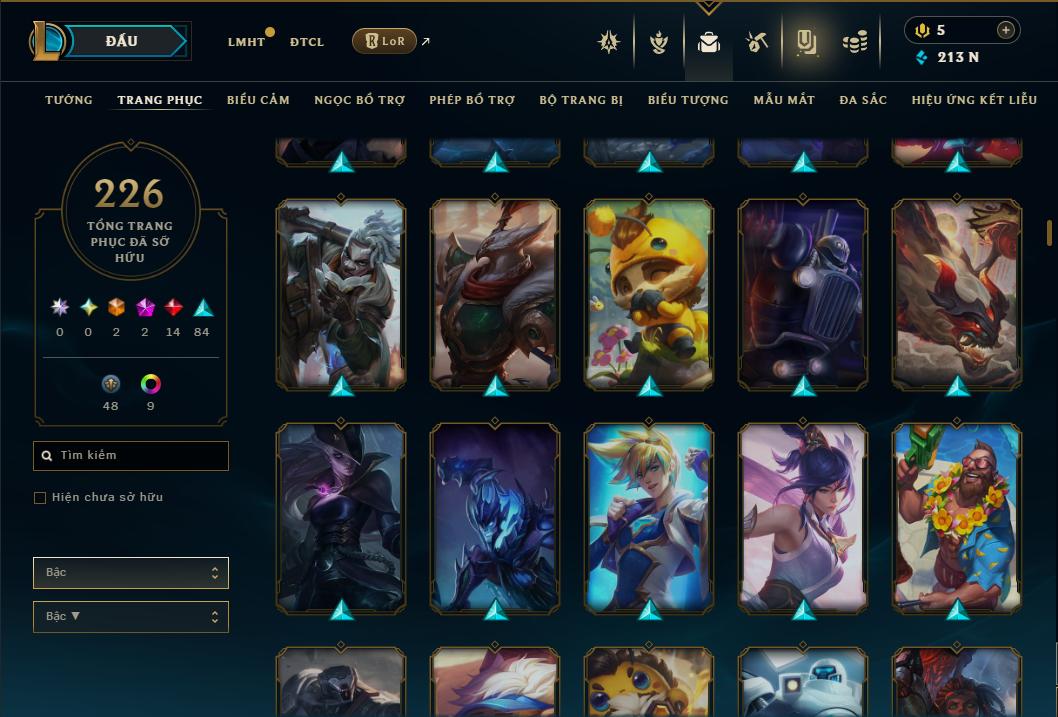This screenshot has width=1058, height=717.
Task: Switch to the BIỂU CẢM tab
Action: [258, 100]
